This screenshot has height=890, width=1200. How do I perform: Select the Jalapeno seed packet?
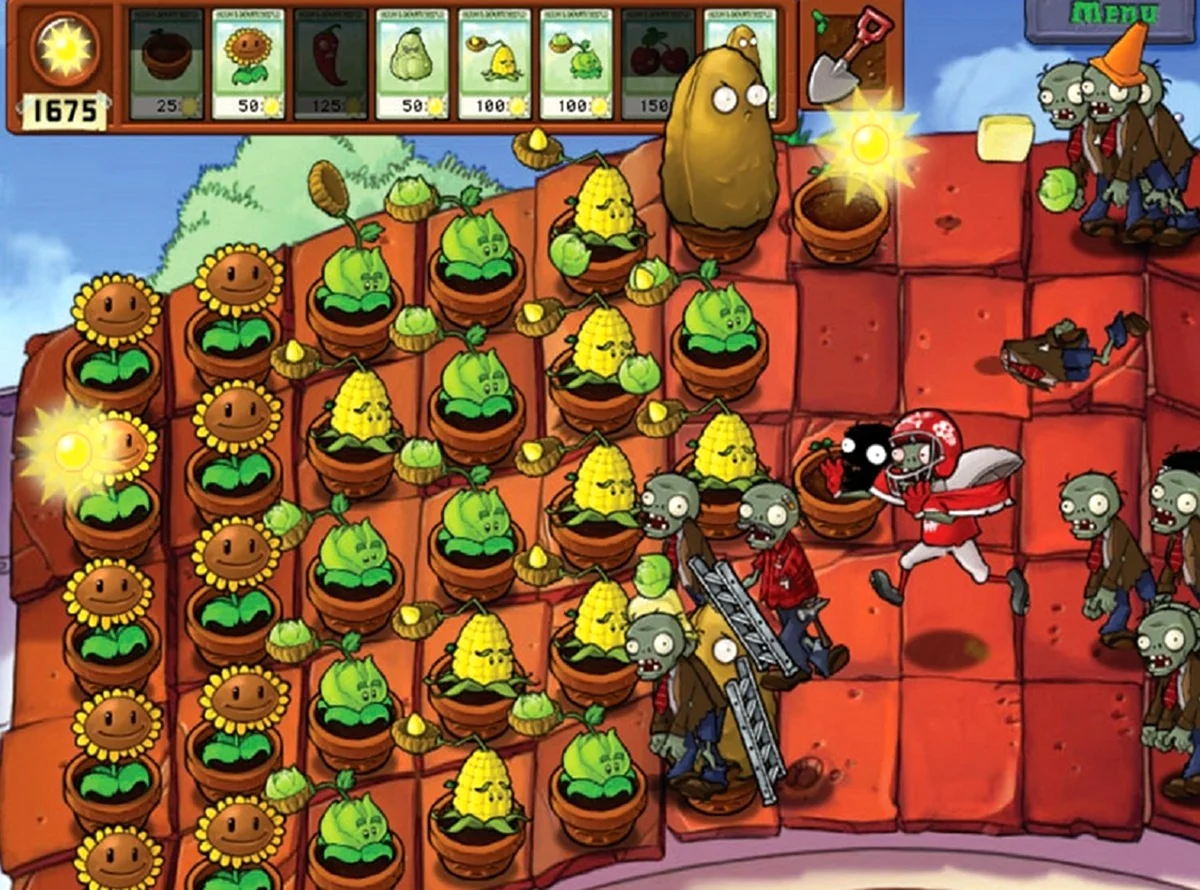[330, 64]
